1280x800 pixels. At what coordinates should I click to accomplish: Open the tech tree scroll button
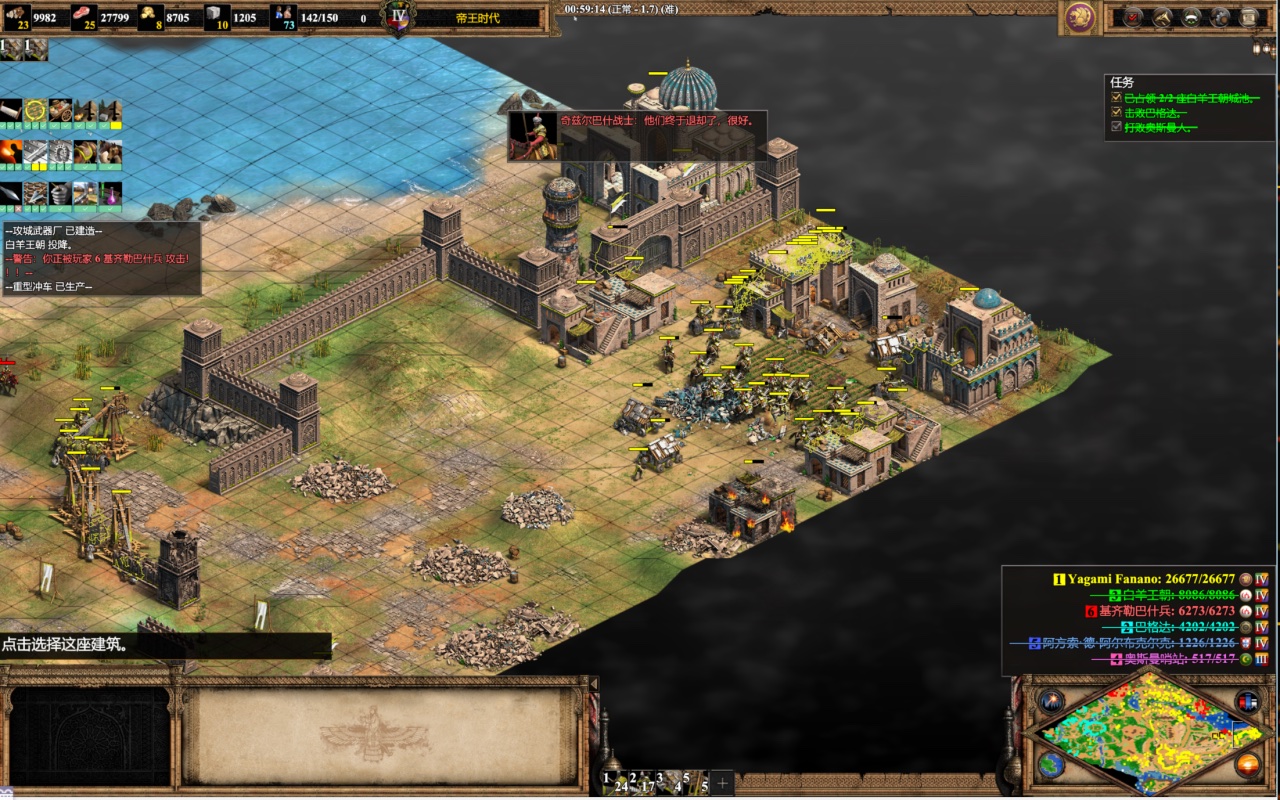[1249, 17]
